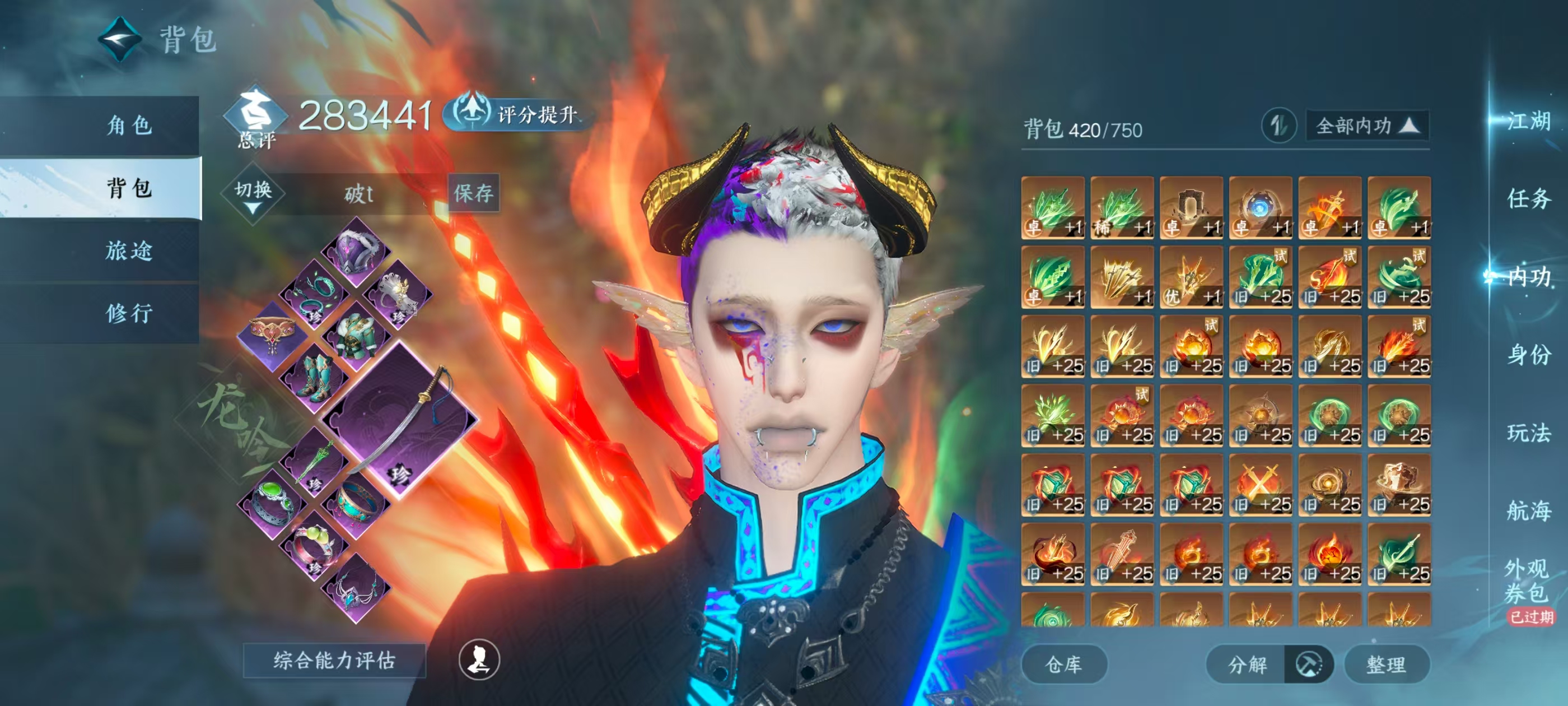This screenshot has height=706, width=1568.
Task: Switch to the 江湖 category
Action: [1528, 121]
